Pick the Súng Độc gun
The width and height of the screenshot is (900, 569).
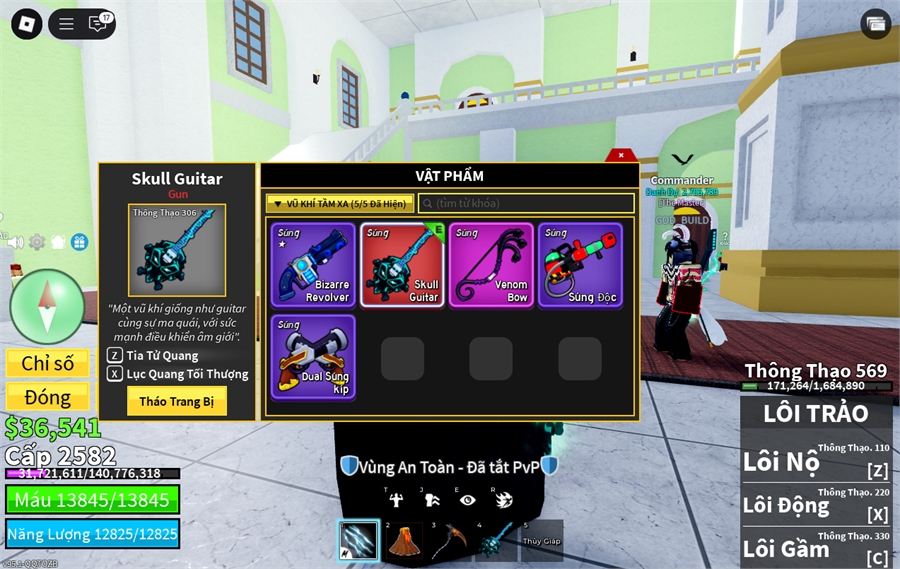pos(580,264)
